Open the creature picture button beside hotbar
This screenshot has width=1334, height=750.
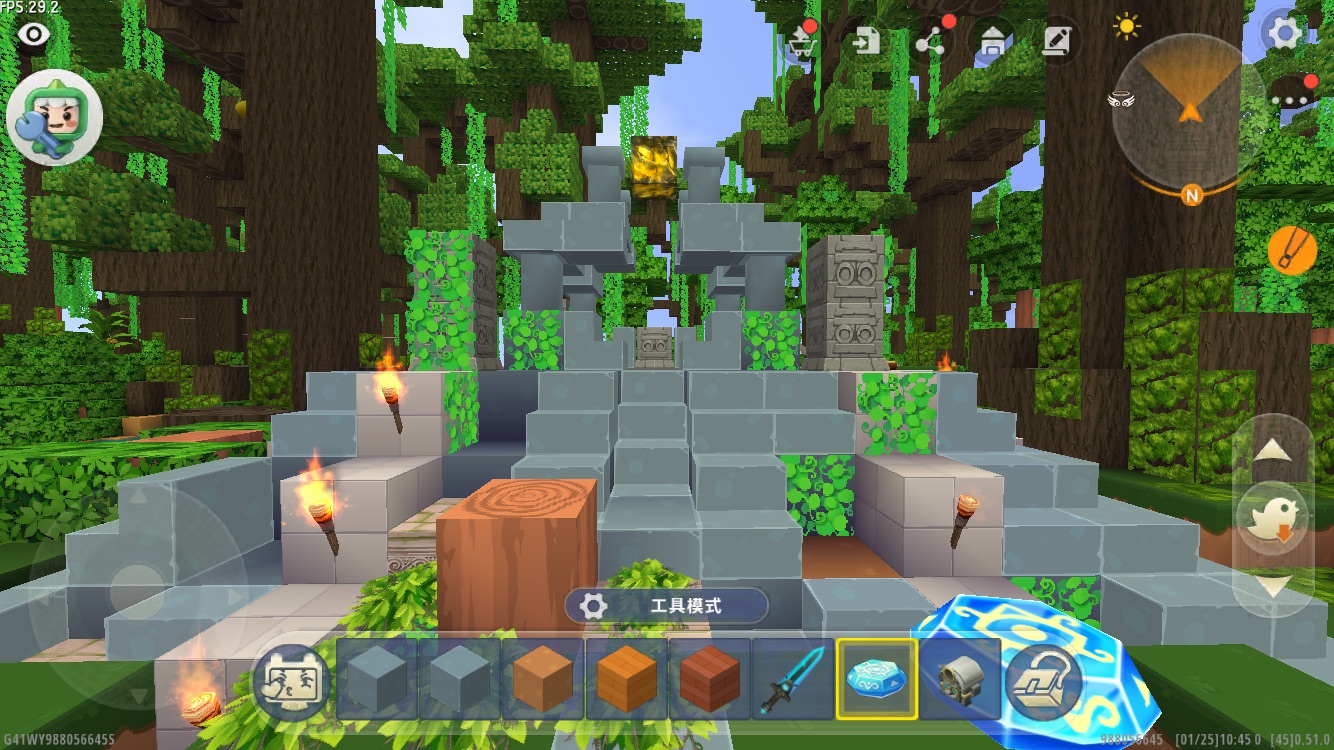click(x=292, y=682)
